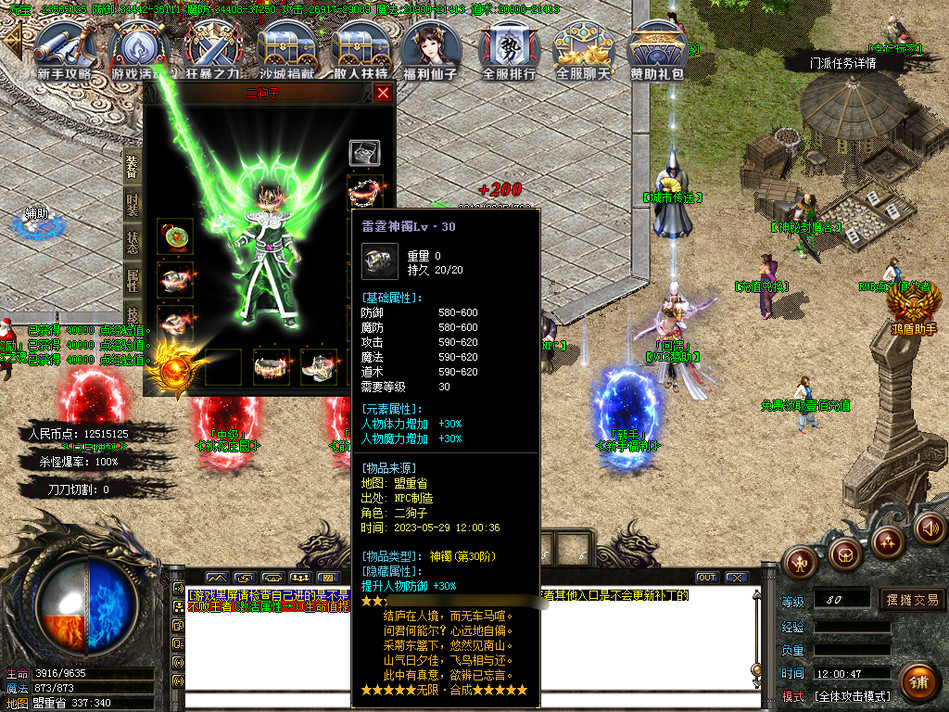Show the 全服排行 server rankings
The width and height of the screenshot is (949, 712).
coord(509,50)
